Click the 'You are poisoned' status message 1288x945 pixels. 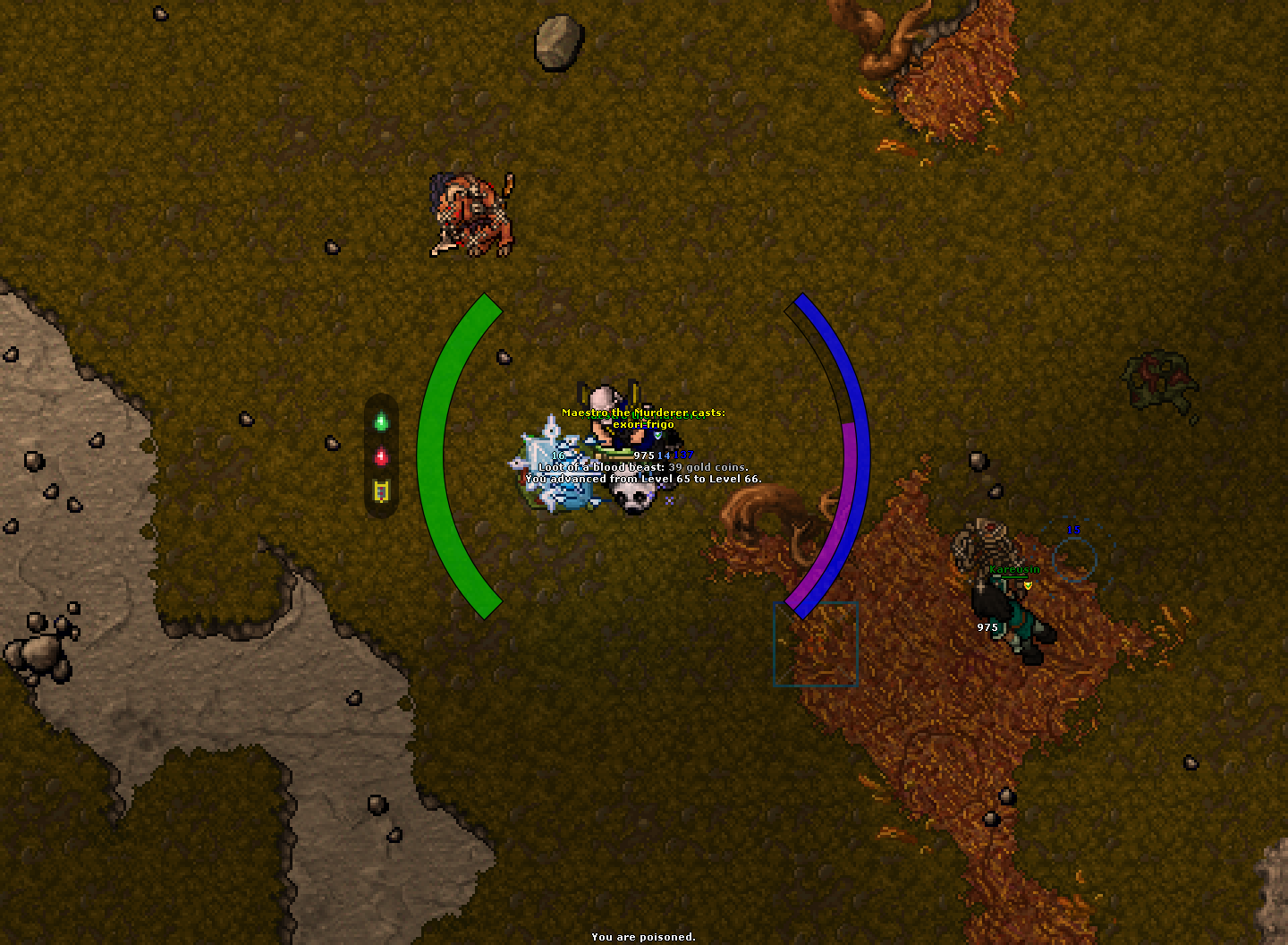[x=643, y=936]
